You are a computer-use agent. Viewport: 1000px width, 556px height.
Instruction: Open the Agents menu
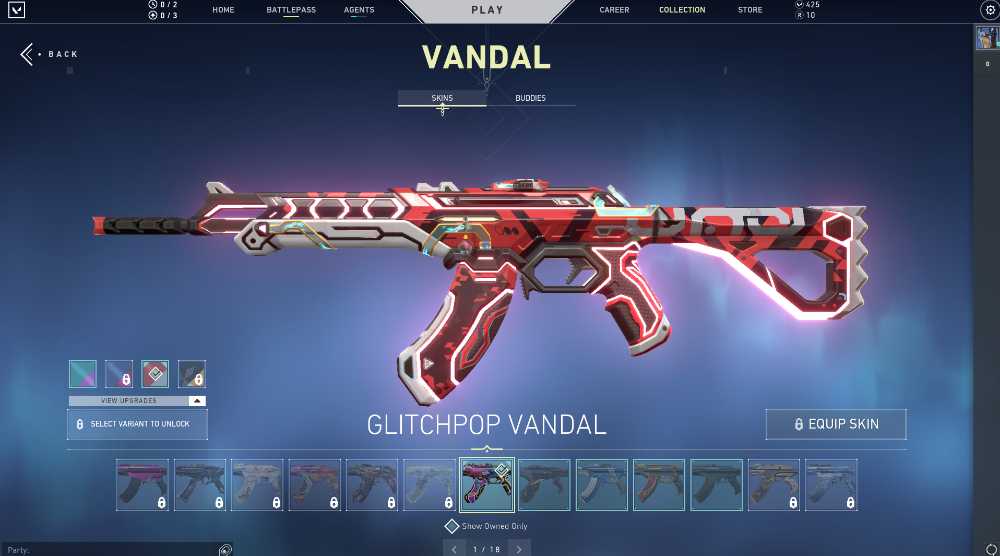[x=359, y=10]
